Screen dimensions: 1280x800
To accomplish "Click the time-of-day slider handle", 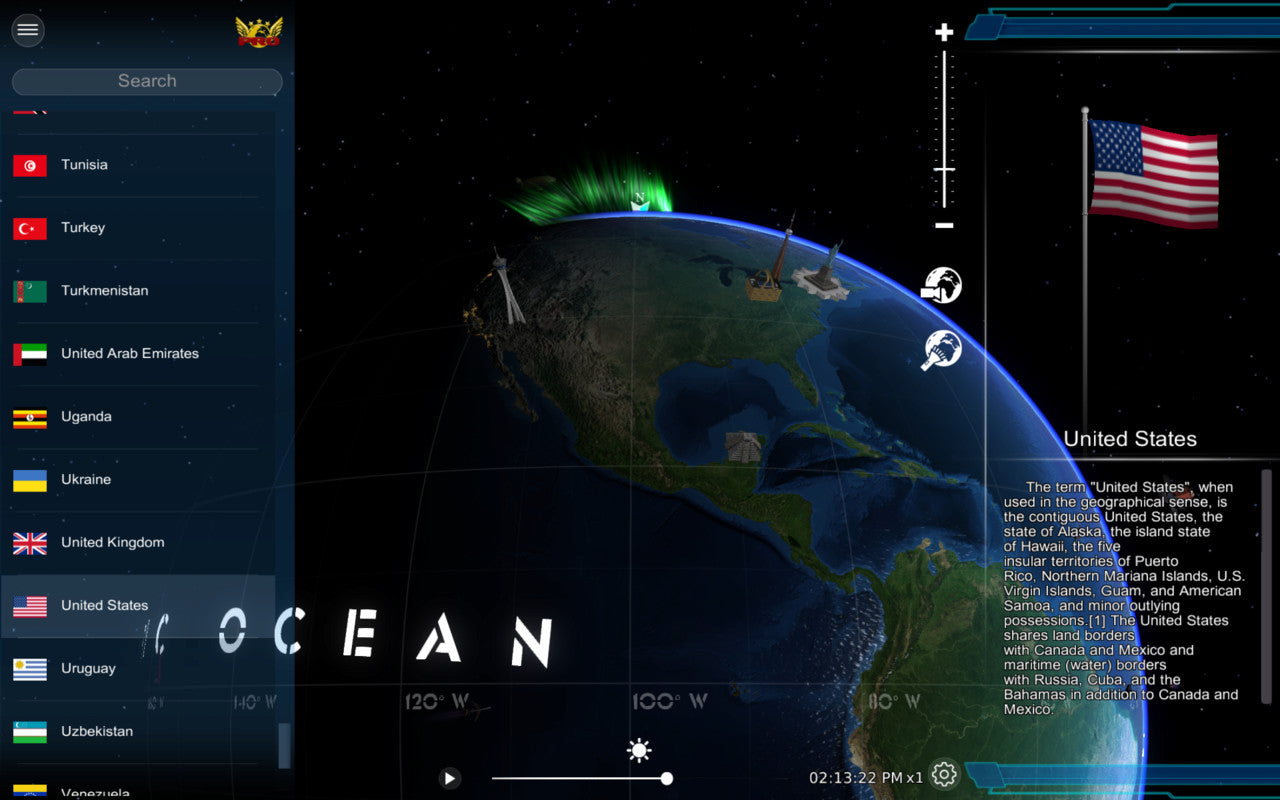I will (666, 778).
